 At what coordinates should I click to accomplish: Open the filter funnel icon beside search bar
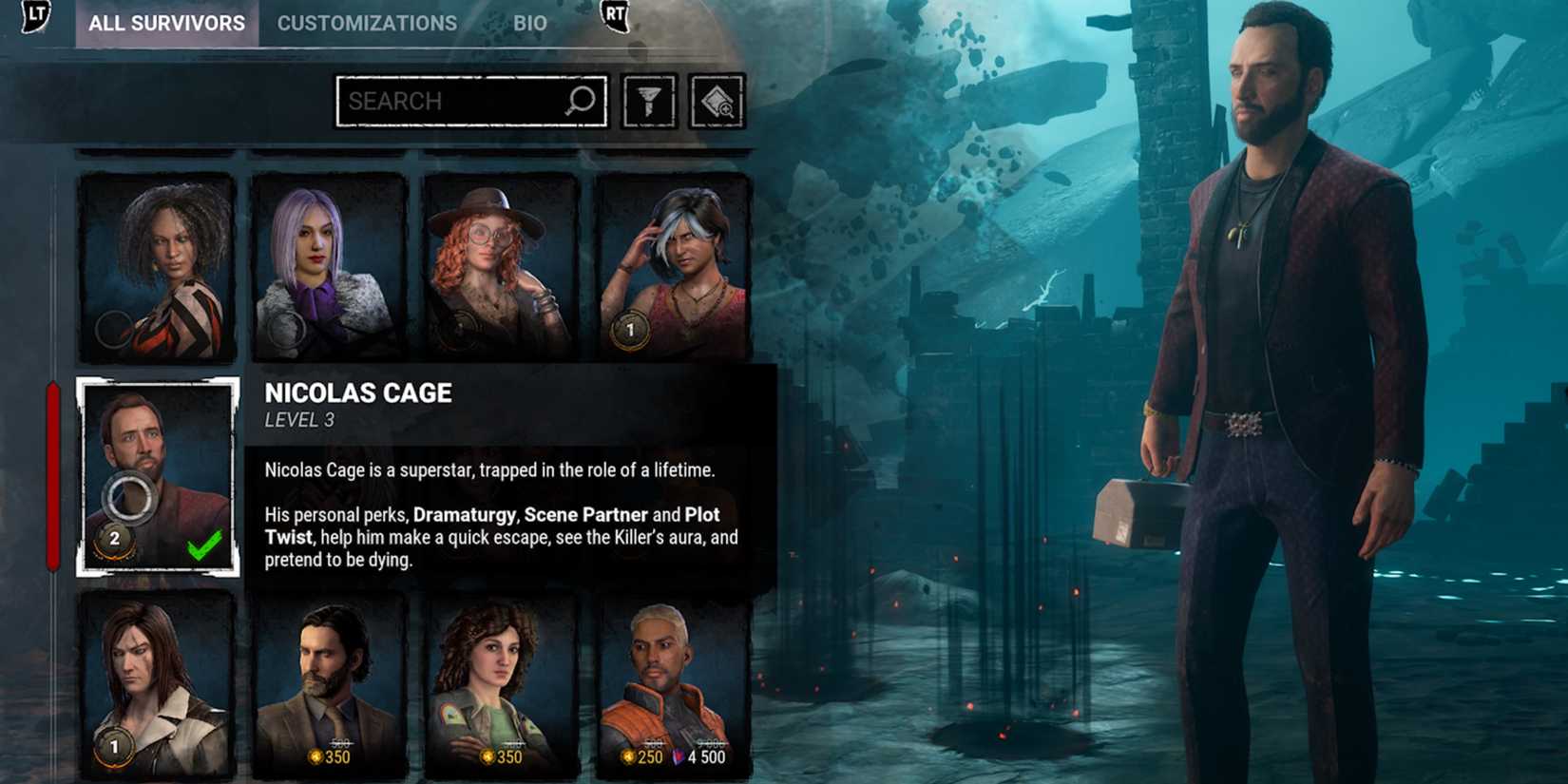[648, 101]
